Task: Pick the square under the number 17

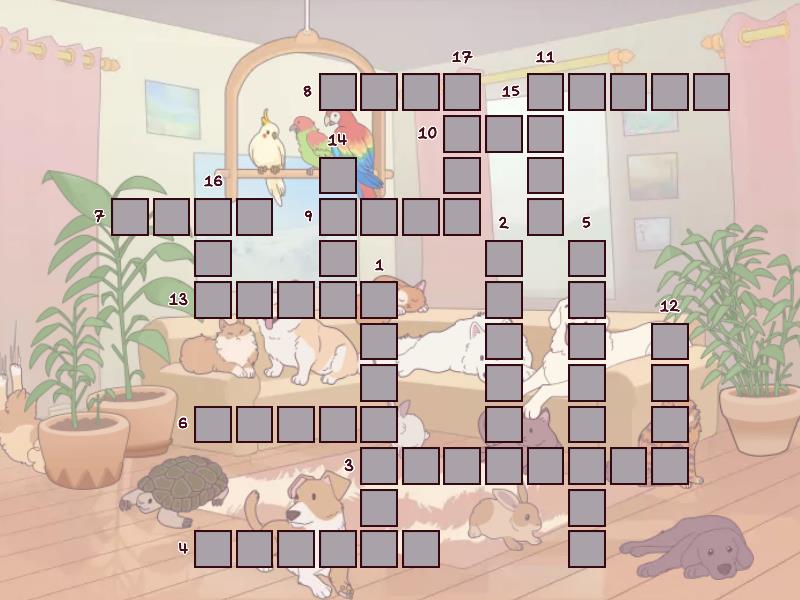Action: (x=462, y=92)
